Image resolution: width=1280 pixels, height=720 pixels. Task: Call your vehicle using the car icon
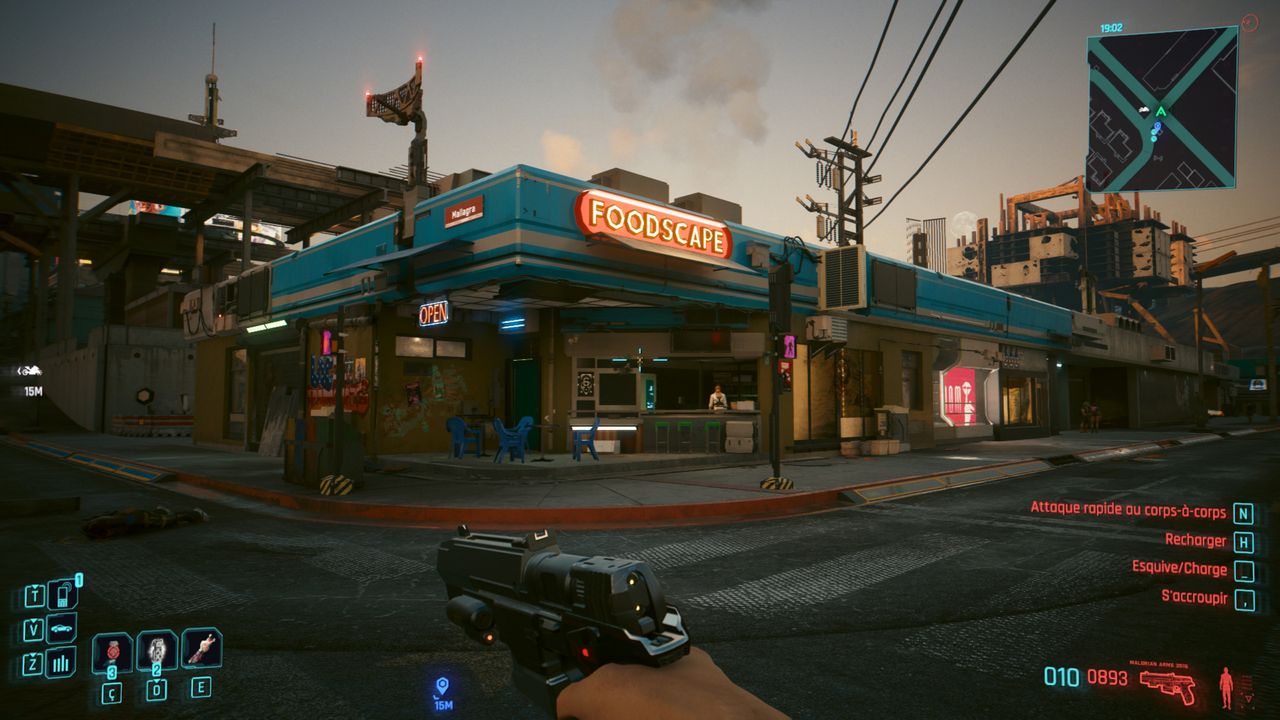tap(61, 629)
